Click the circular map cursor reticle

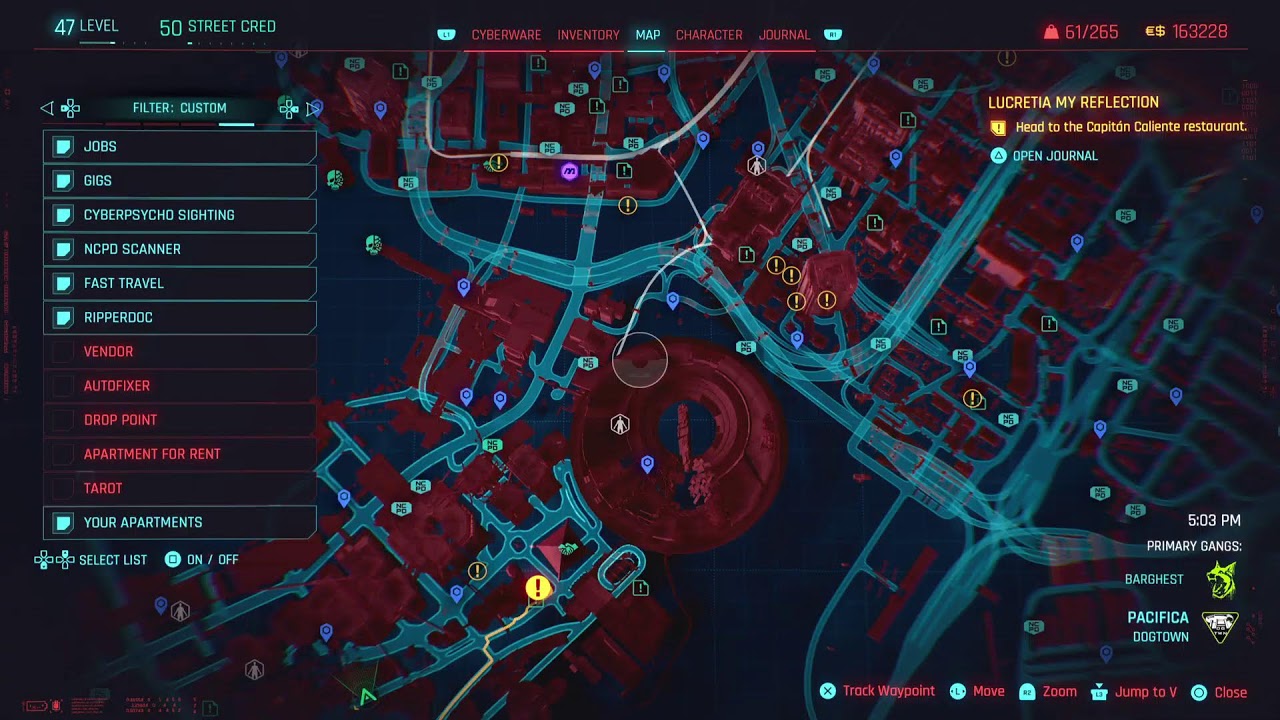[x=639, y=361]
